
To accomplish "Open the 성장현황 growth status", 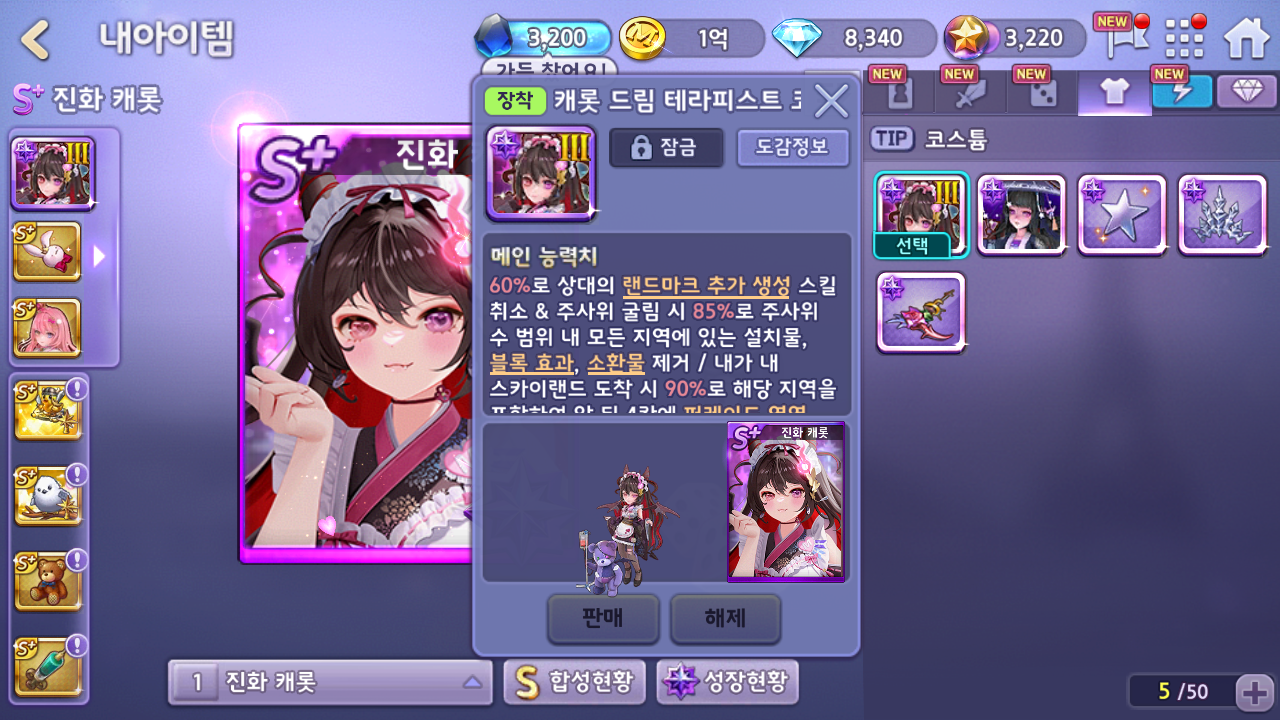I will point(727,683).
